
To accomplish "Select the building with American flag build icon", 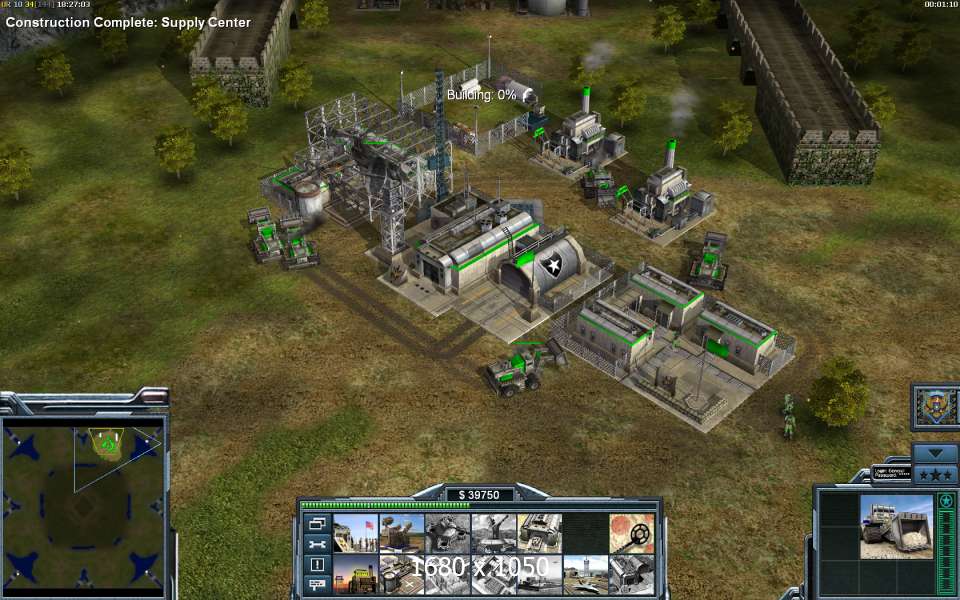I will (356, 533).
